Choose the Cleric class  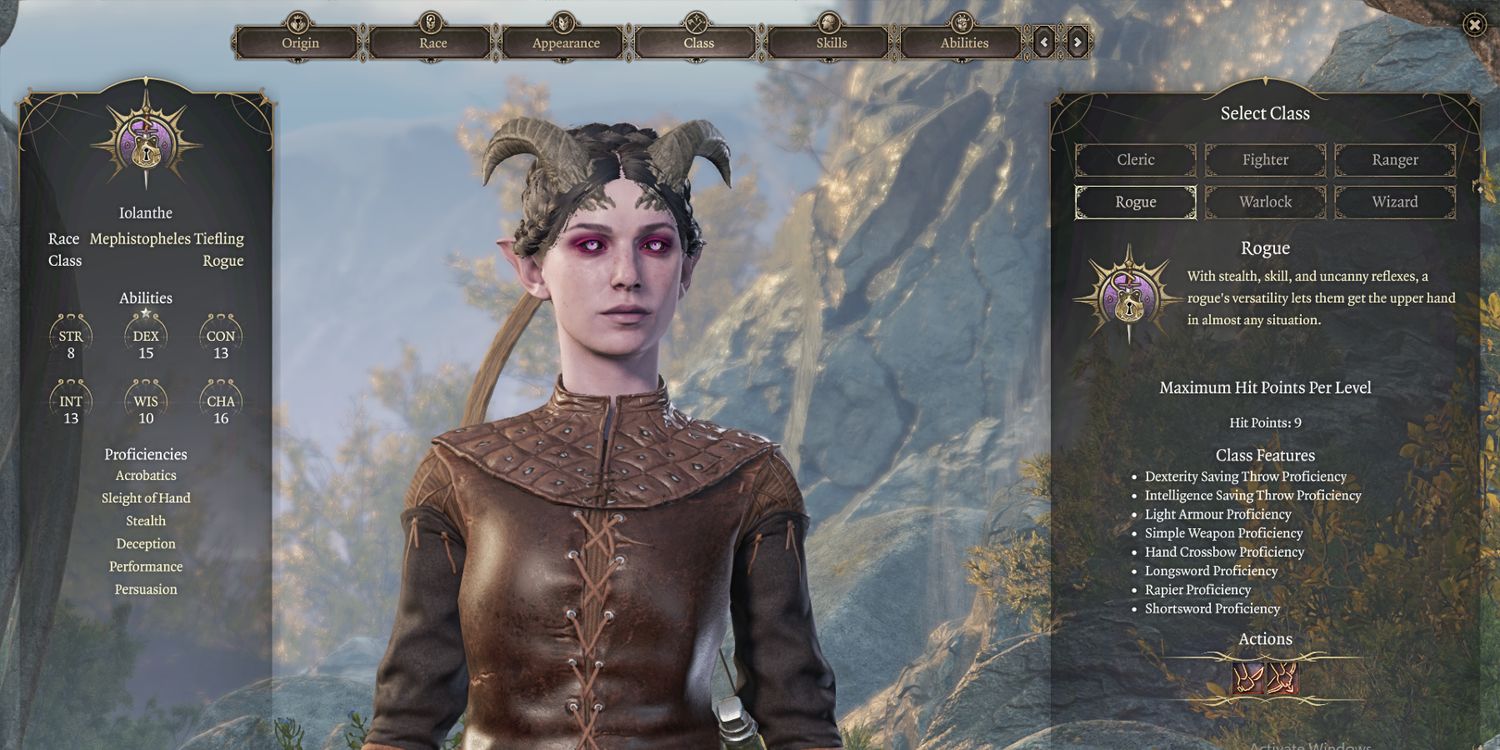click(1135, 160)
